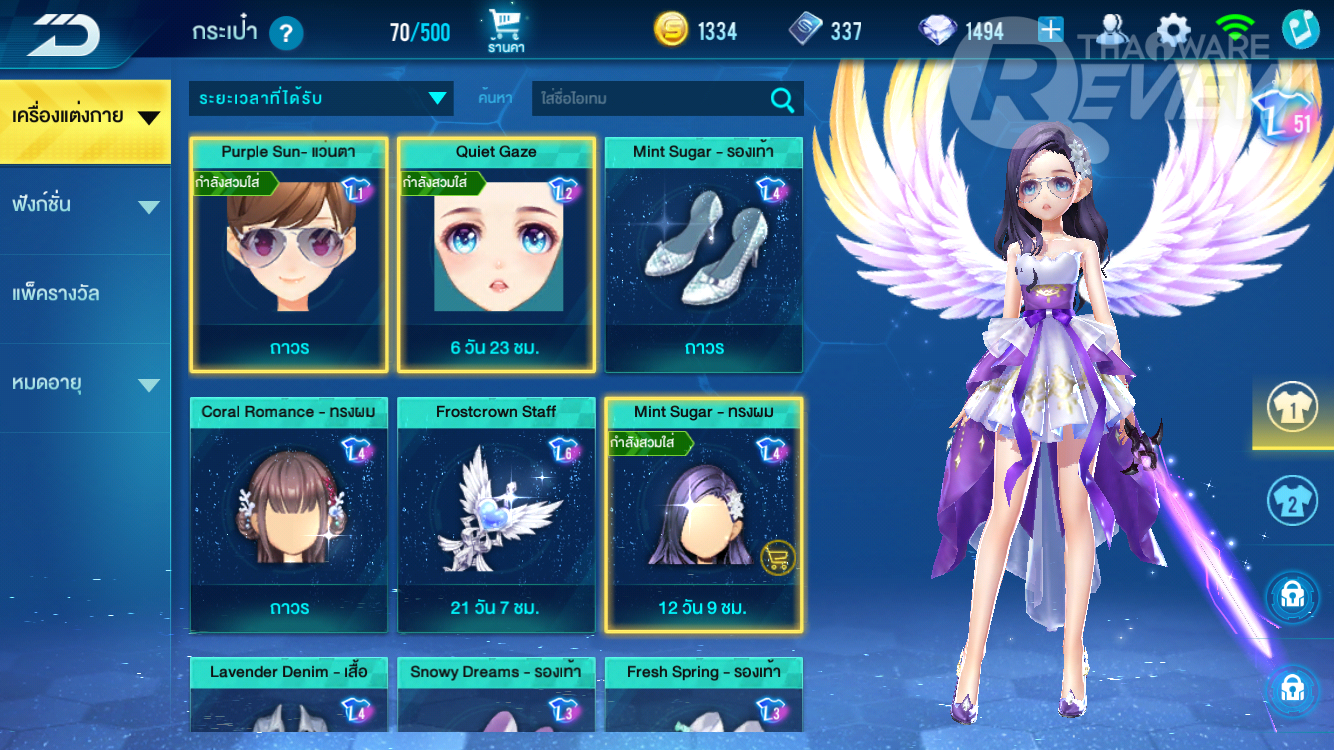Open the inventory help question mark

[286, 33]
